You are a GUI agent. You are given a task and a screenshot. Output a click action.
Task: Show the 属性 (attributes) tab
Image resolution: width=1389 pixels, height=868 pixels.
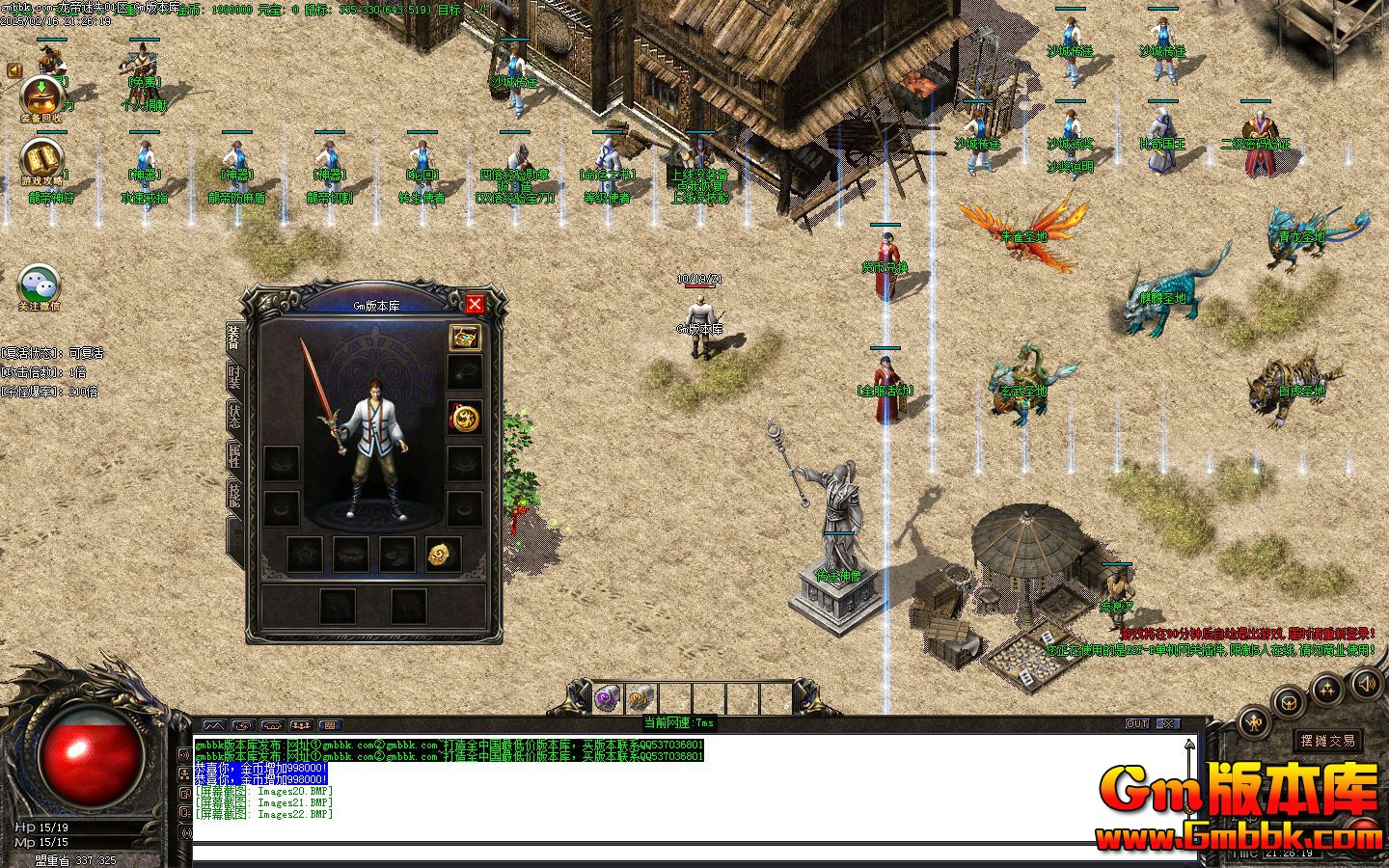point(234,455)
